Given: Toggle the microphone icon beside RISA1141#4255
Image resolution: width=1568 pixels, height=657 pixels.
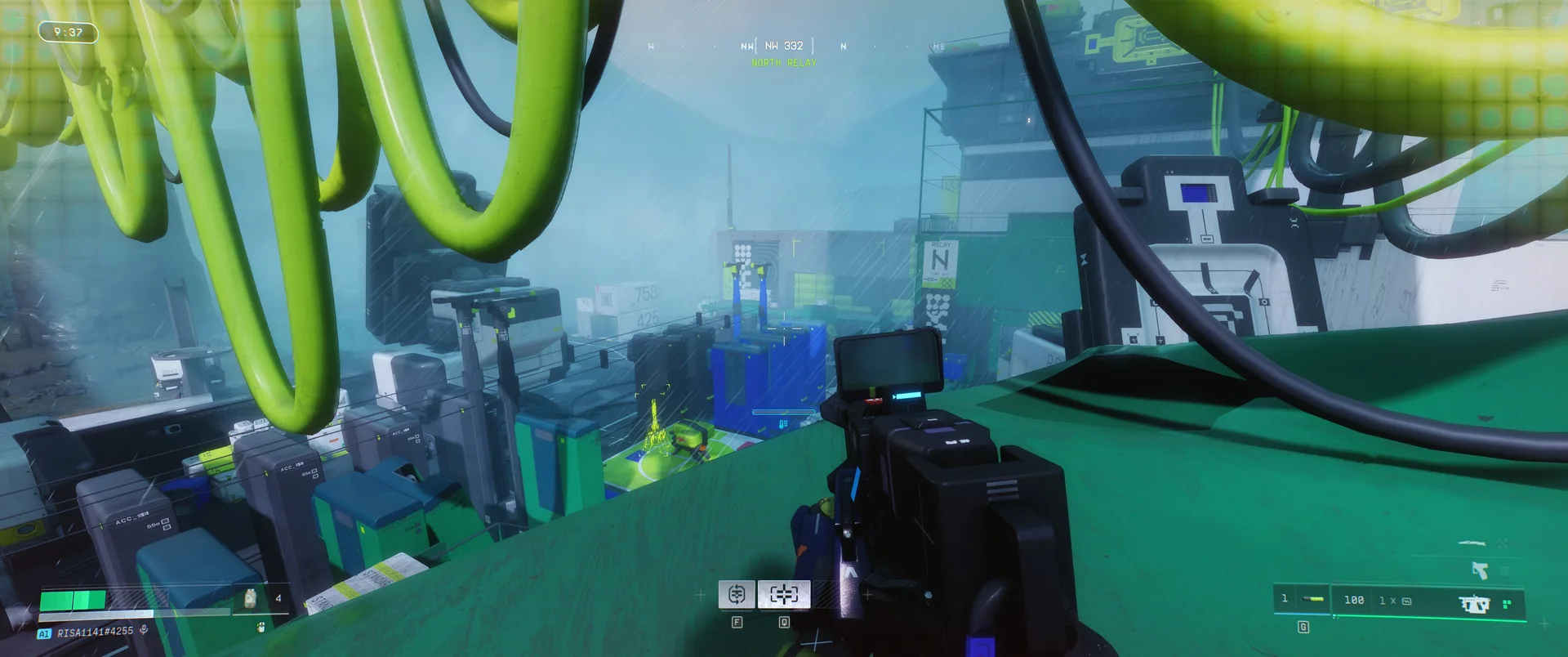Looking at the screenshot, I should 144,630.
